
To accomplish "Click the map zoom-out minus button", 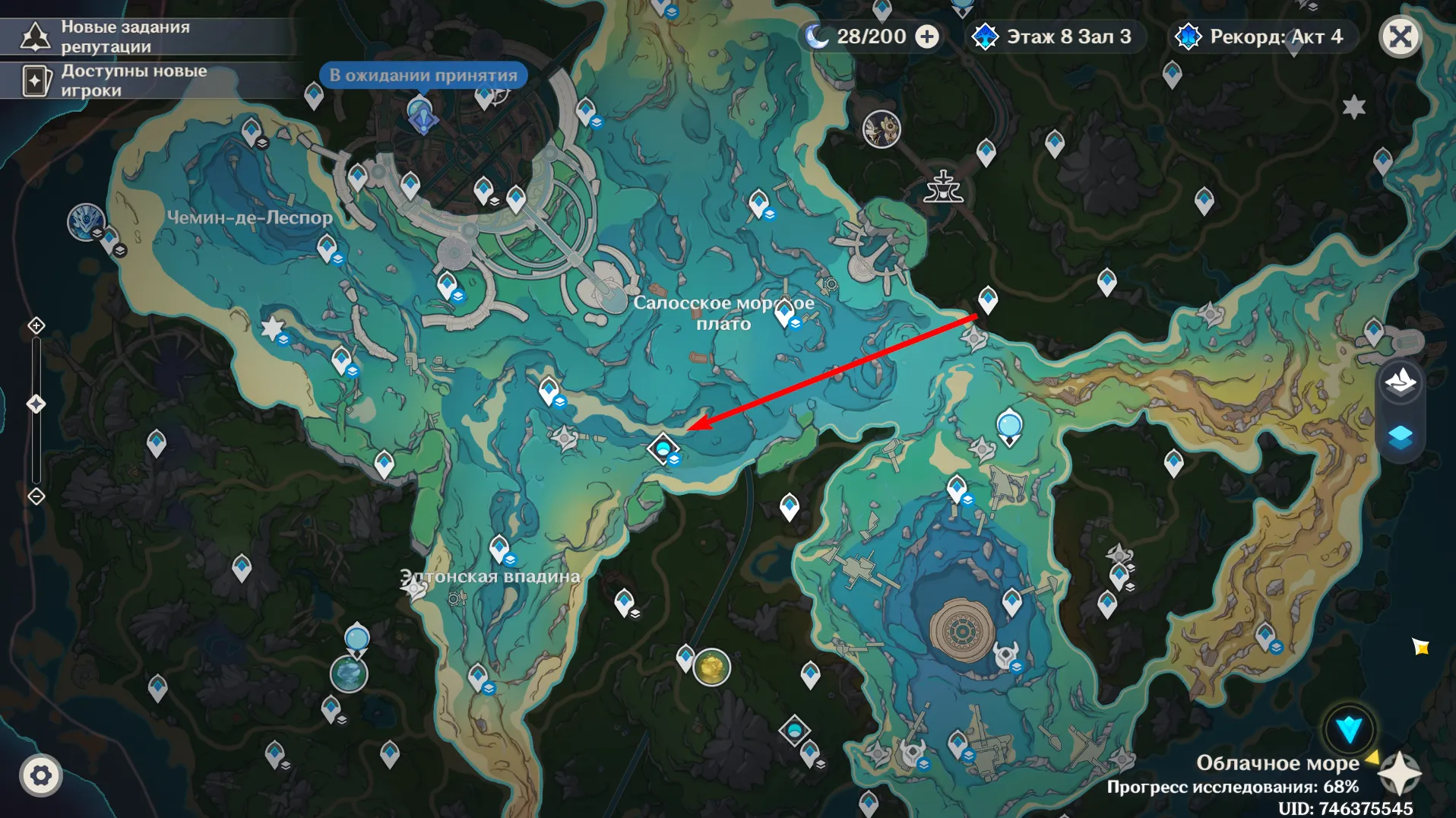I will pos(36,496).
